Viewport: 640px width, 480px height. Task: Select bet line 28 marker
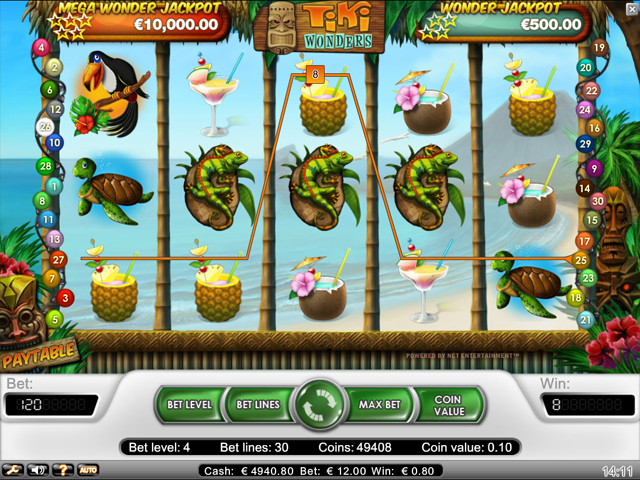click(x=44, y=165)
